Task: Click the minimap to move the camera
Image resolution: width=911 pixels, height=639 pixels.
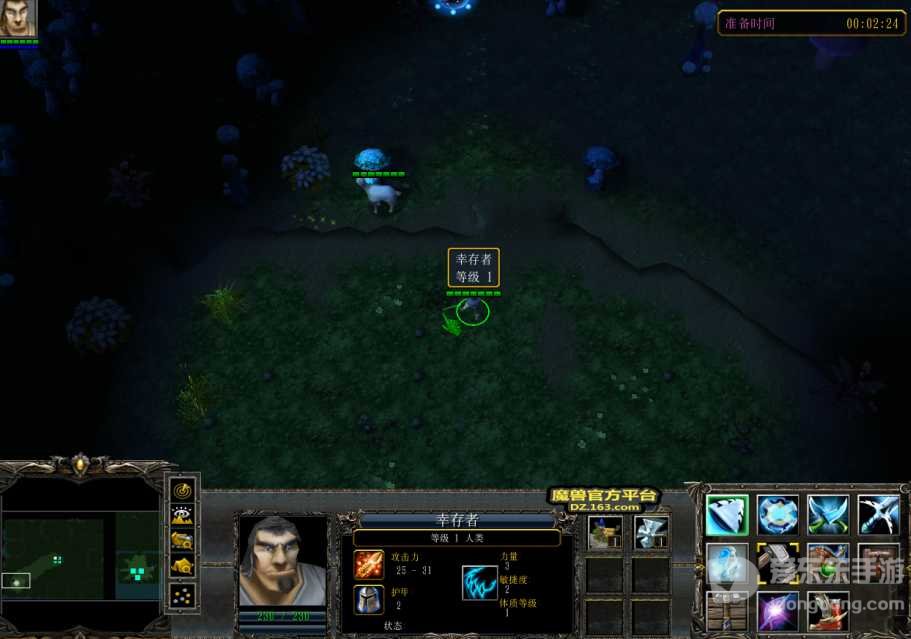Action: (x=80, y=555)
